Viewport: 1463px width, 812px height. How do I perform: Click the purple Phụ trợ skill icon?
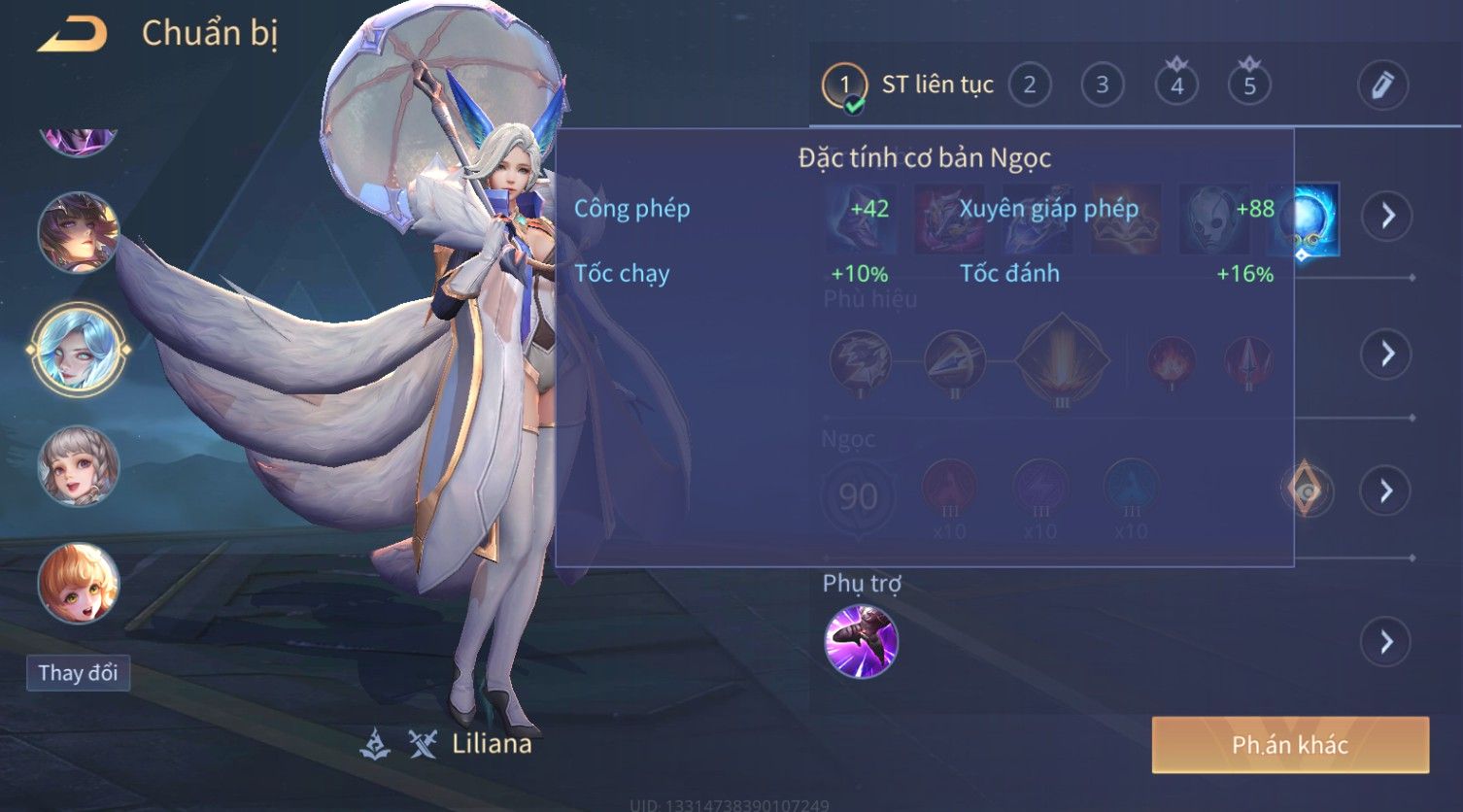pos(861,642)
